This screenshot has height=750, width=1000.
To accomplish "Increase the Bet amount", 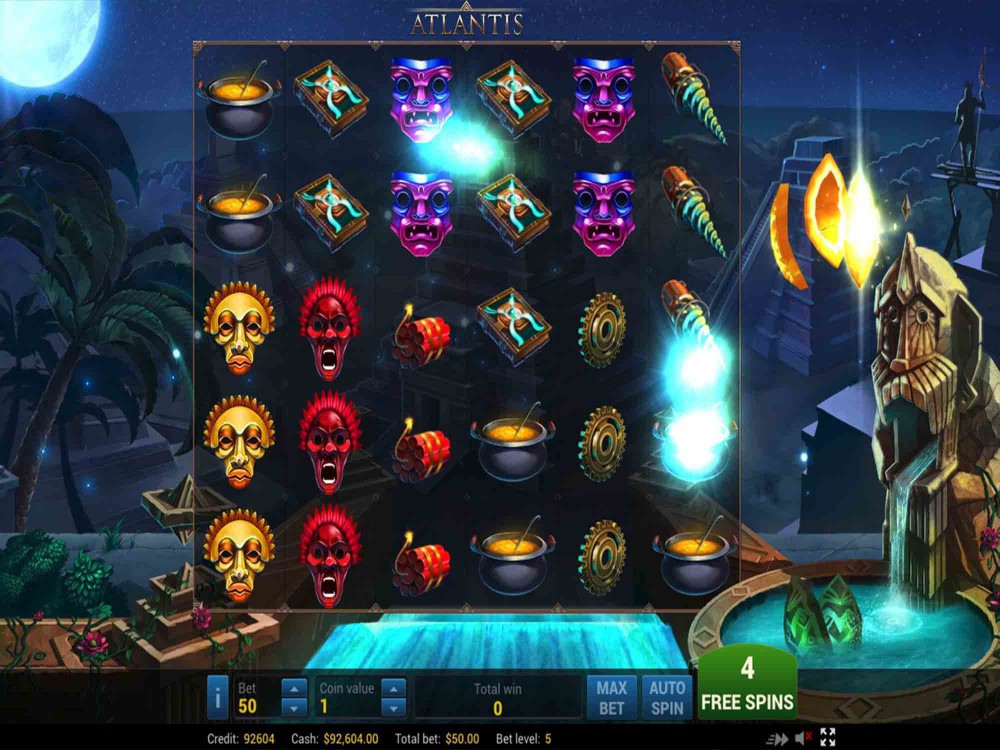I will click(294, 688).
